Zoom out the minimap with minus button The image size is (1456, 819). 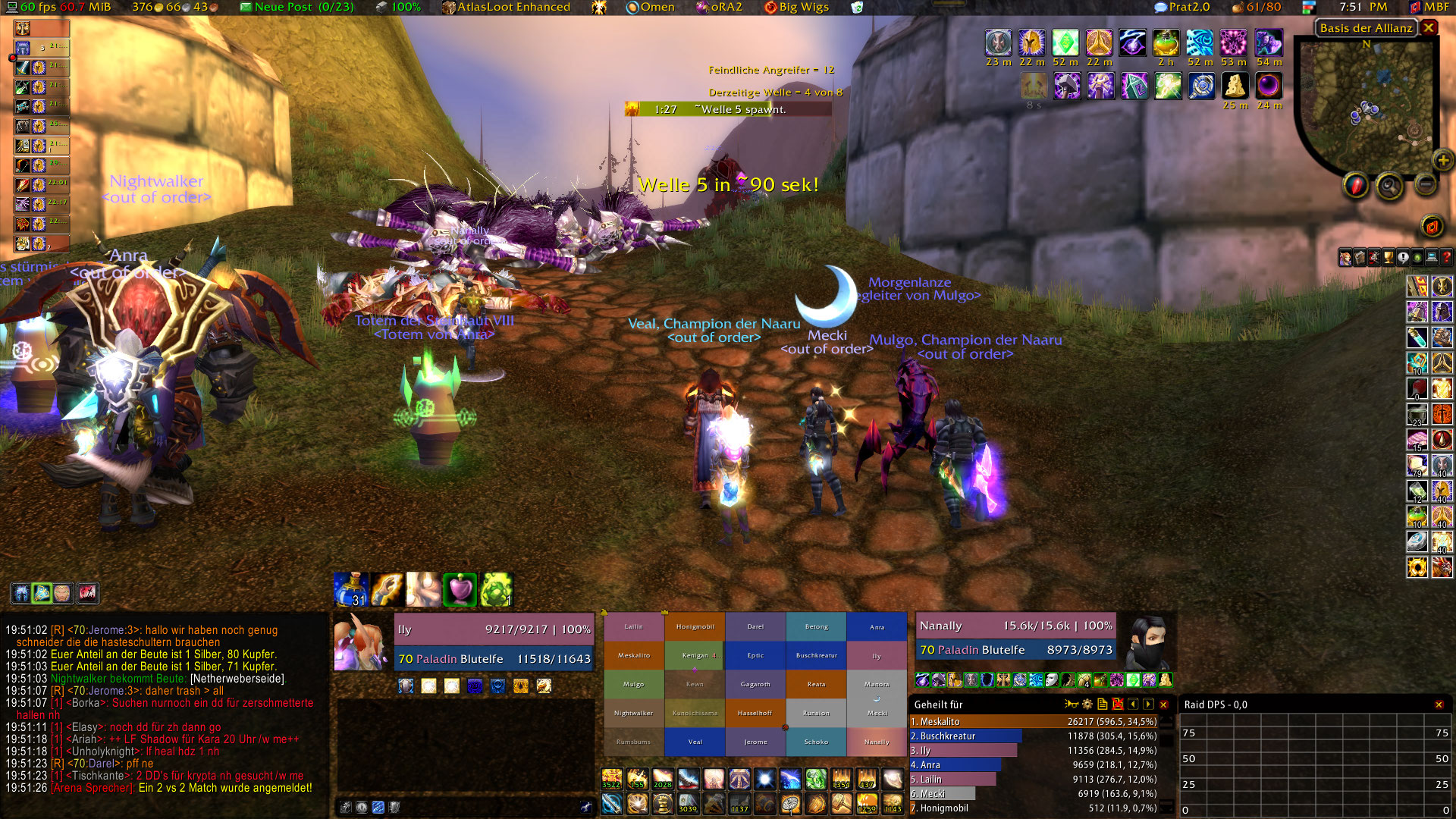coord(1426,184)
